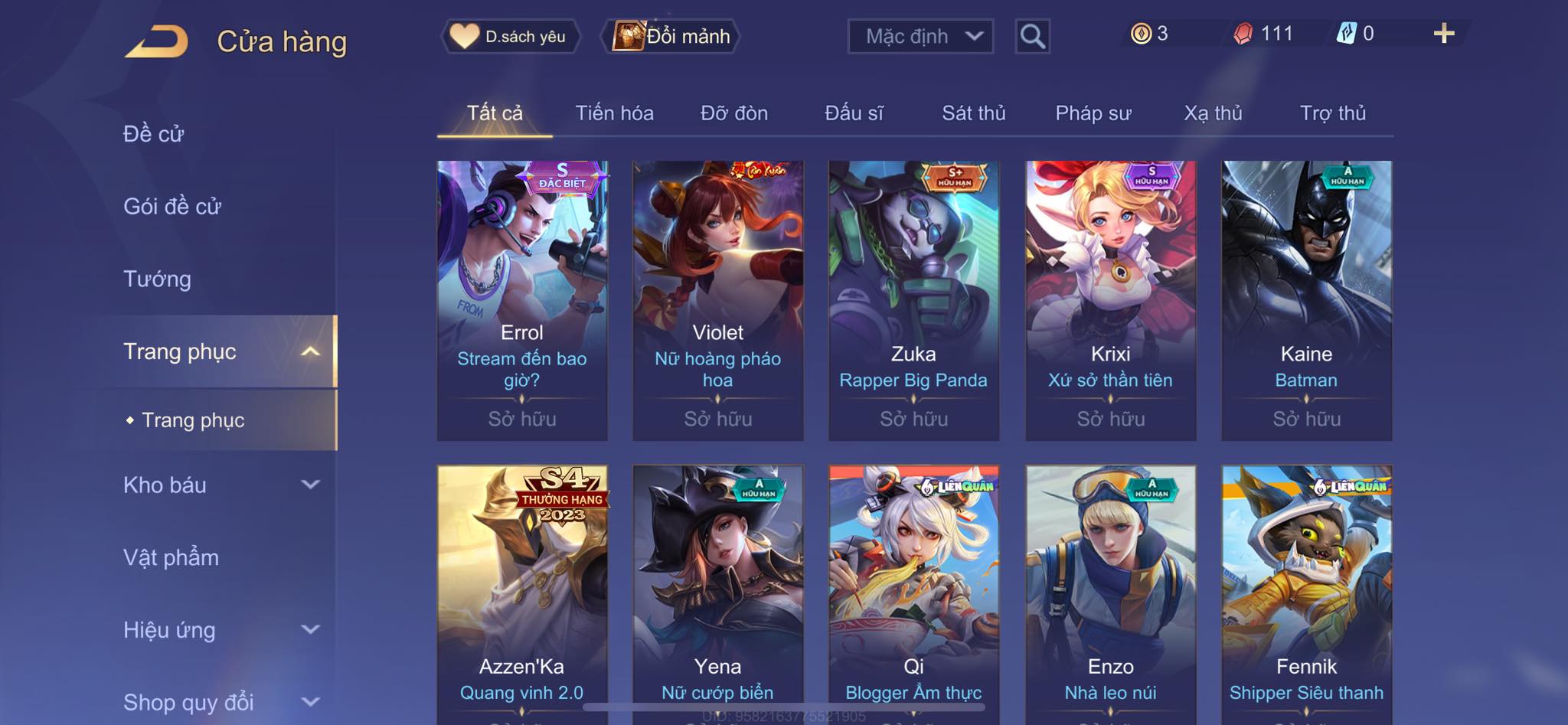The height and width of the screenshot is (725, 1568).
Task: Select the Pháp sư tab
Action: [x=1093, y=113]
